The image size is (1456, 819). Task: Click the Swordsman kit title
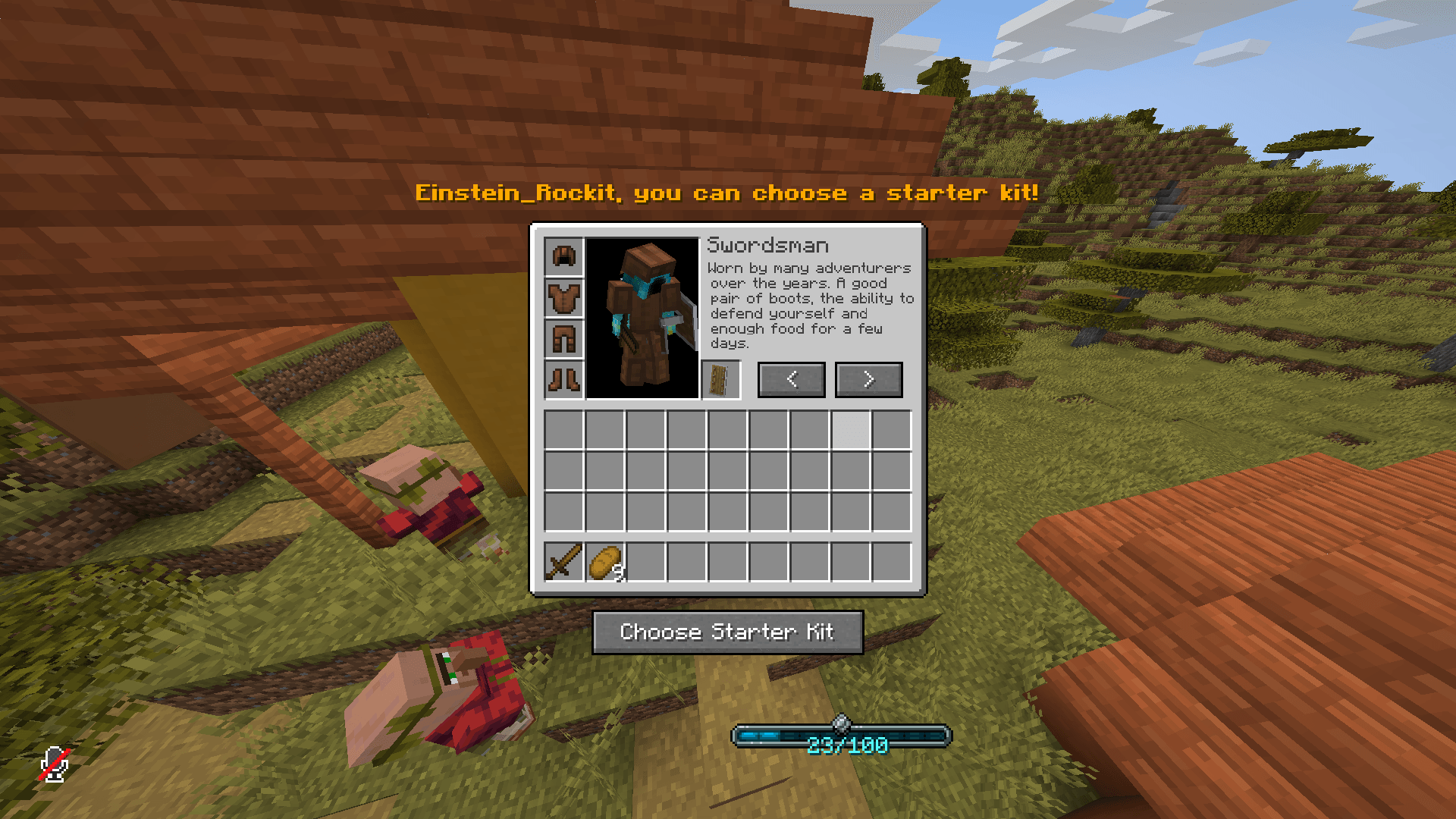[x=768, y=245]
